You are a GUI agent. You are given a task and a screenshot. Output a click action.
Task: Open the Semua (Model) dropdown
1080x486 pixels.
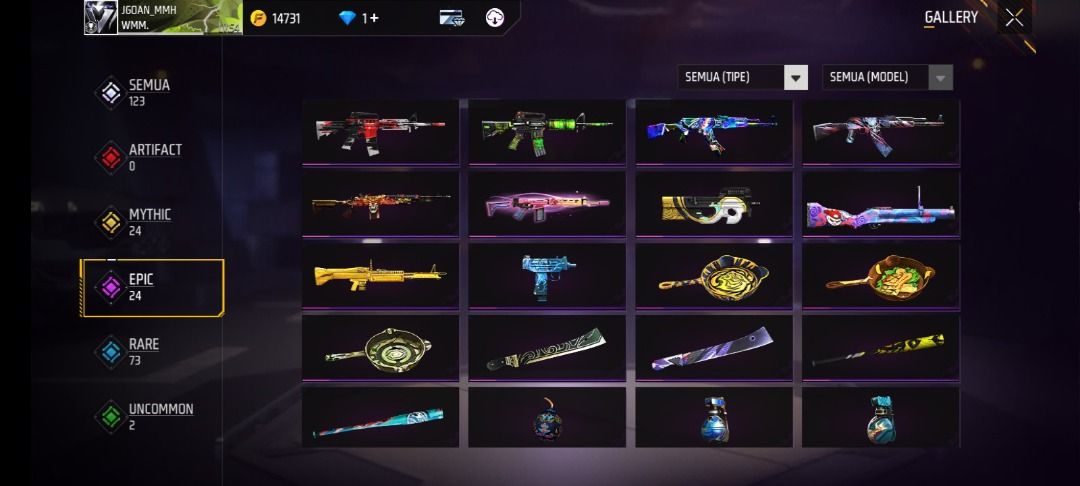[887, 77]
